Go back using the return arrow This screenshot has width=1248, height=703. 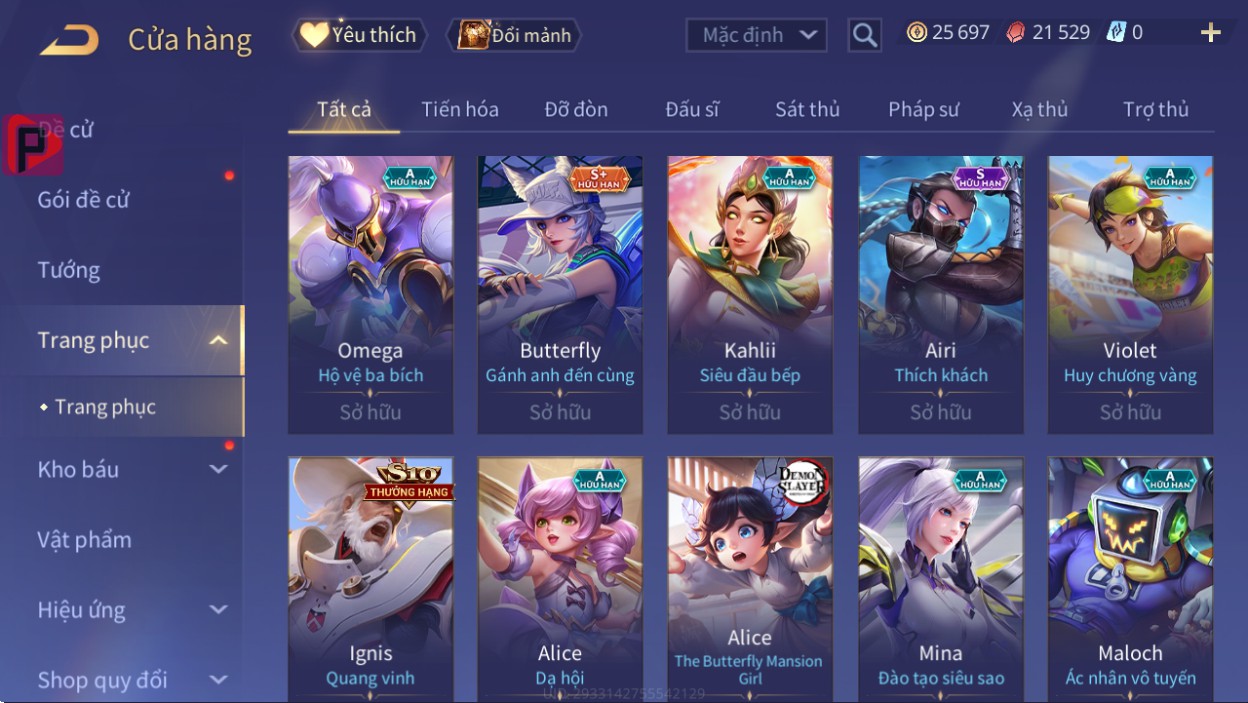click(x=70, y=40)
